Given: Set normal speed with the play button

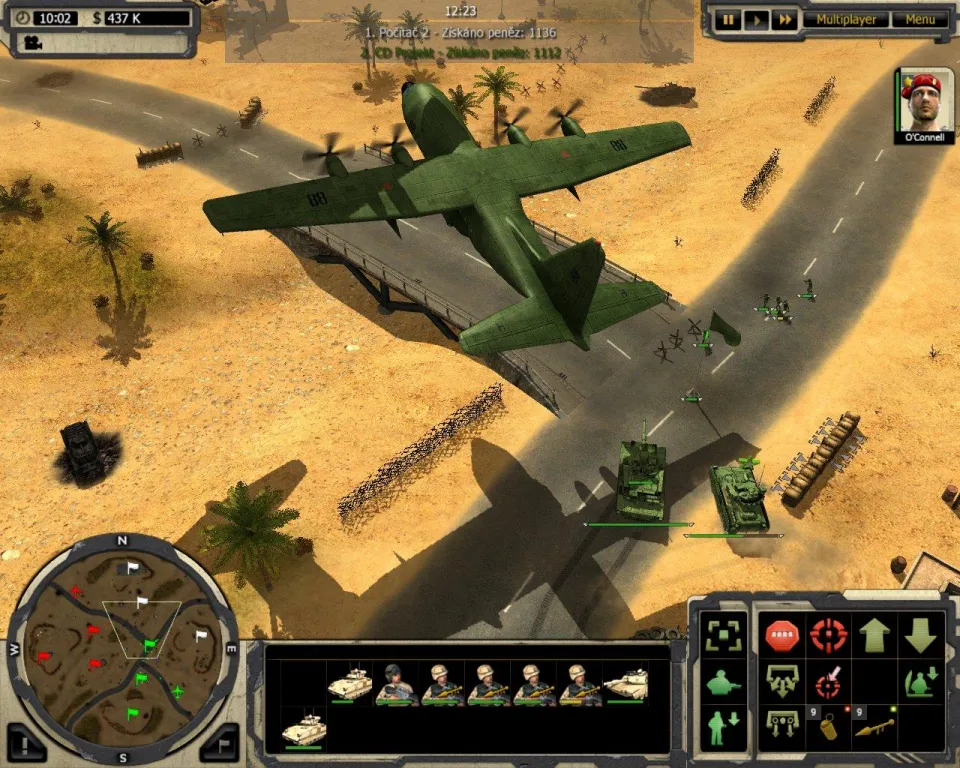Looking at the screenshot, I should coord(757,20).
